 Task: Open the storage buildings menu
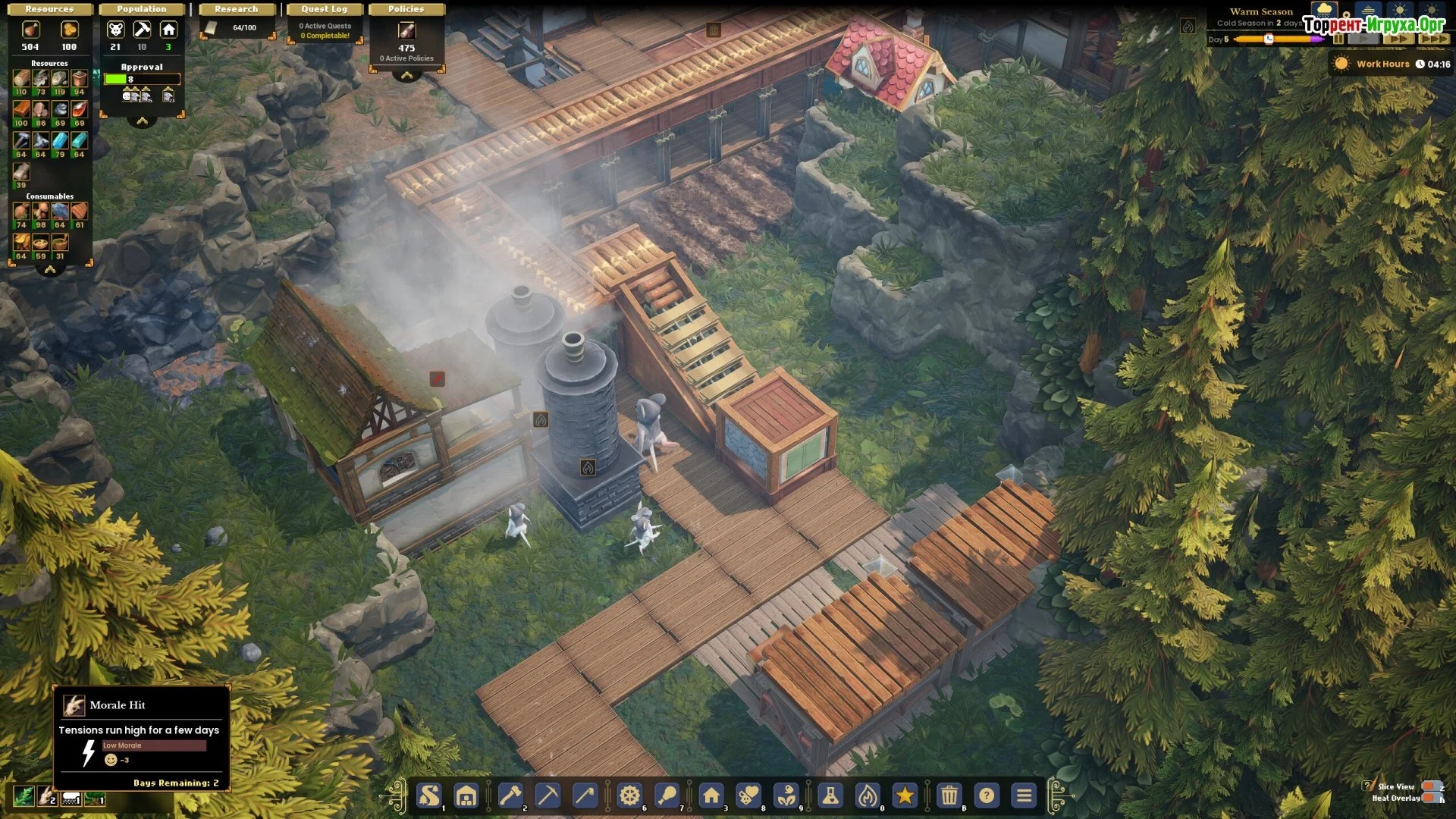(466, 795)
